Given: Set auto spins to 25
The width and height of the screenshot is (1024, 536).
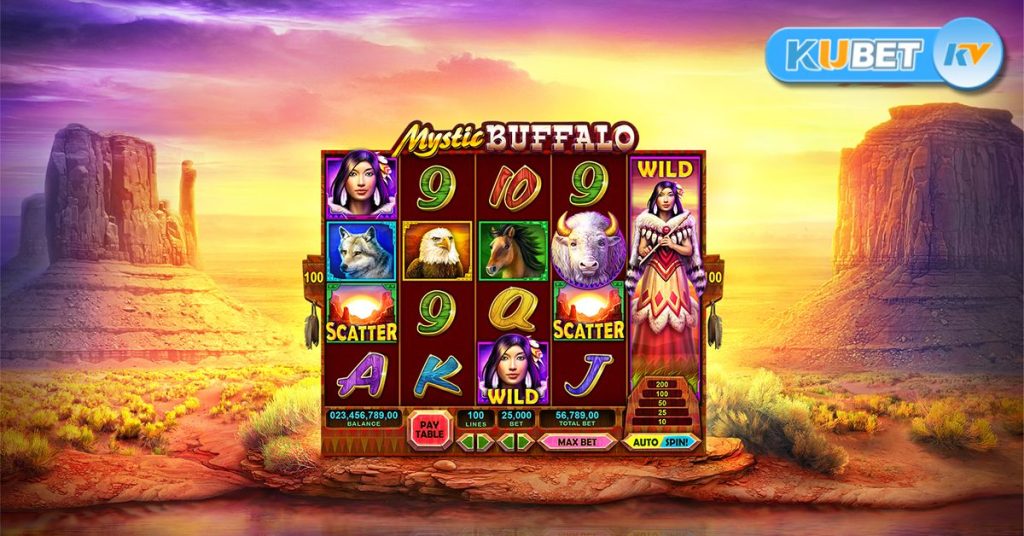Looking at the screenshot, I should 661,412.
